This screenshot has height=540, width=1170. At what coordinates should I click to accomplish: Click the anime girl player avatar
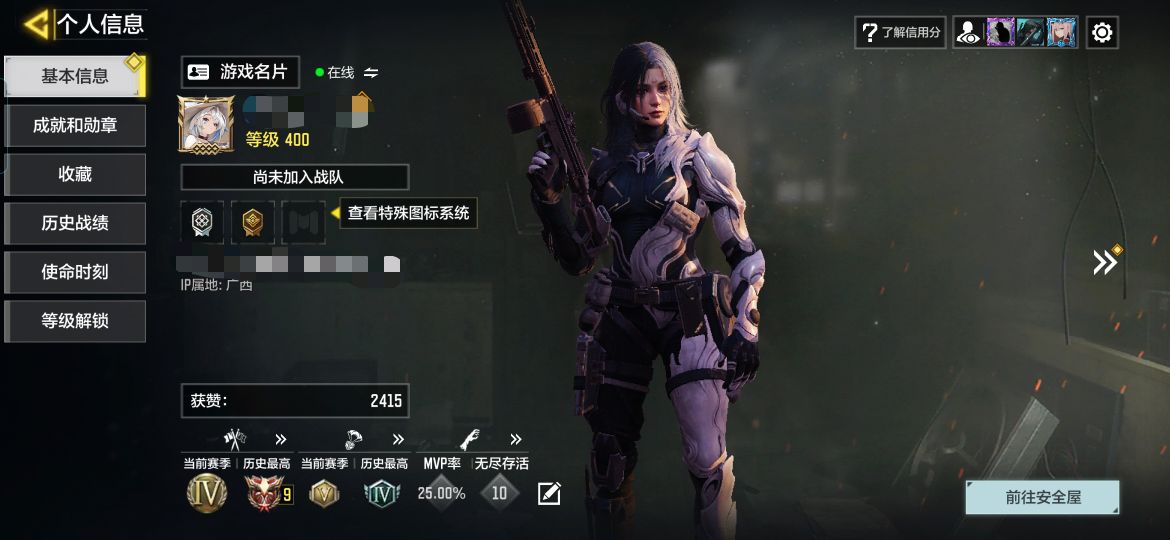(207, 123)
